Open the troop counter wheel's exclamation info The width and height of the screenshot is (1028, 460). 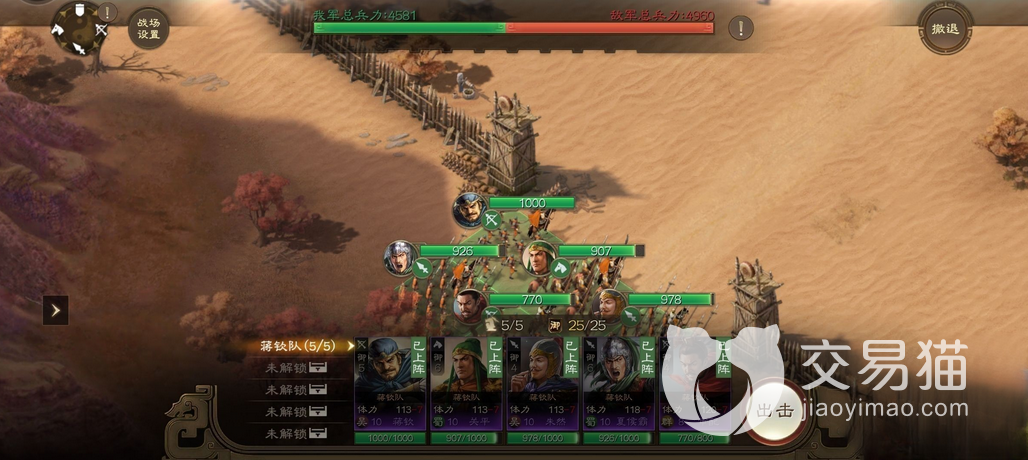point(108,13)
